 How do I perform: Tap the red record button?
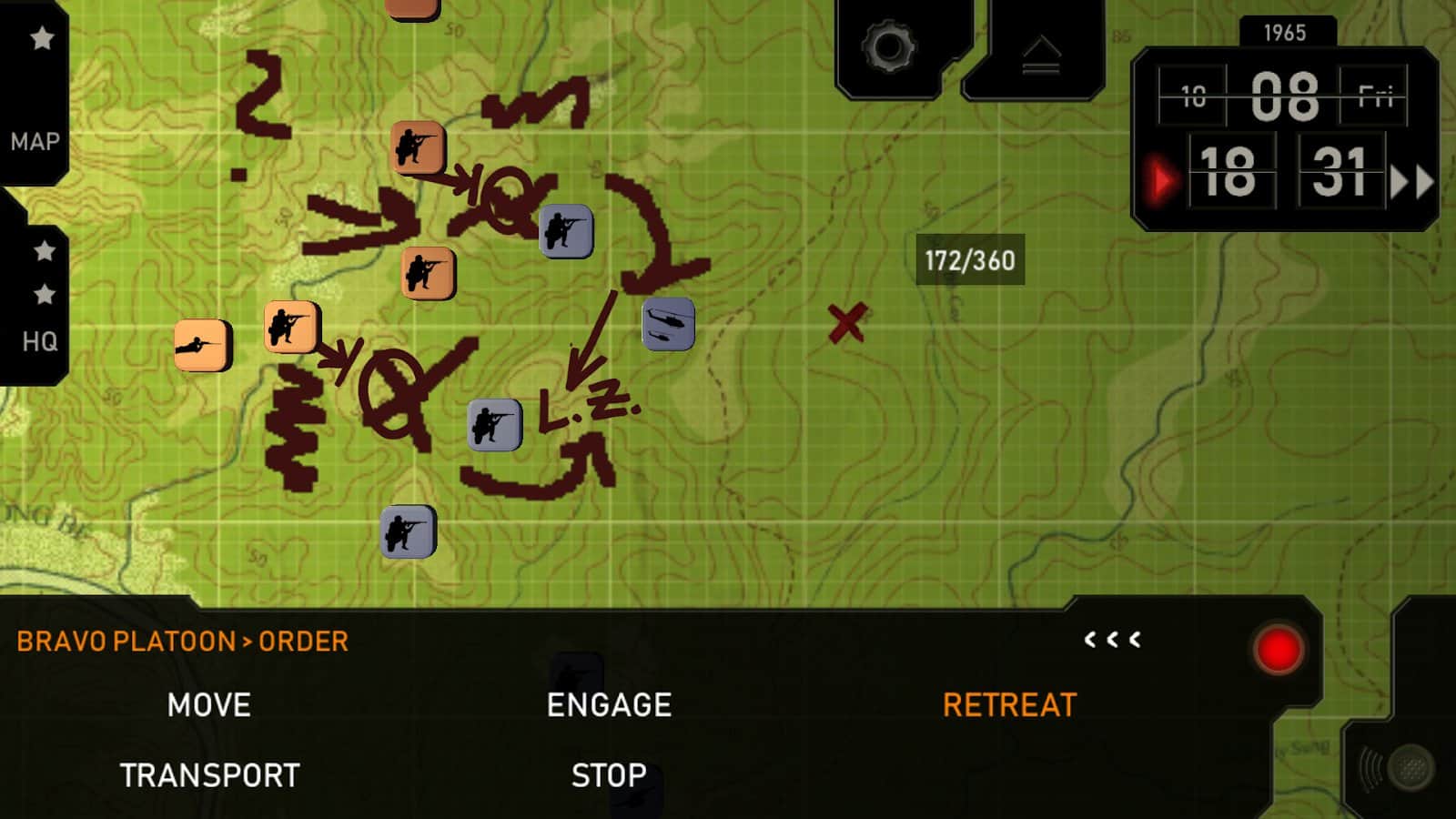1278,651
